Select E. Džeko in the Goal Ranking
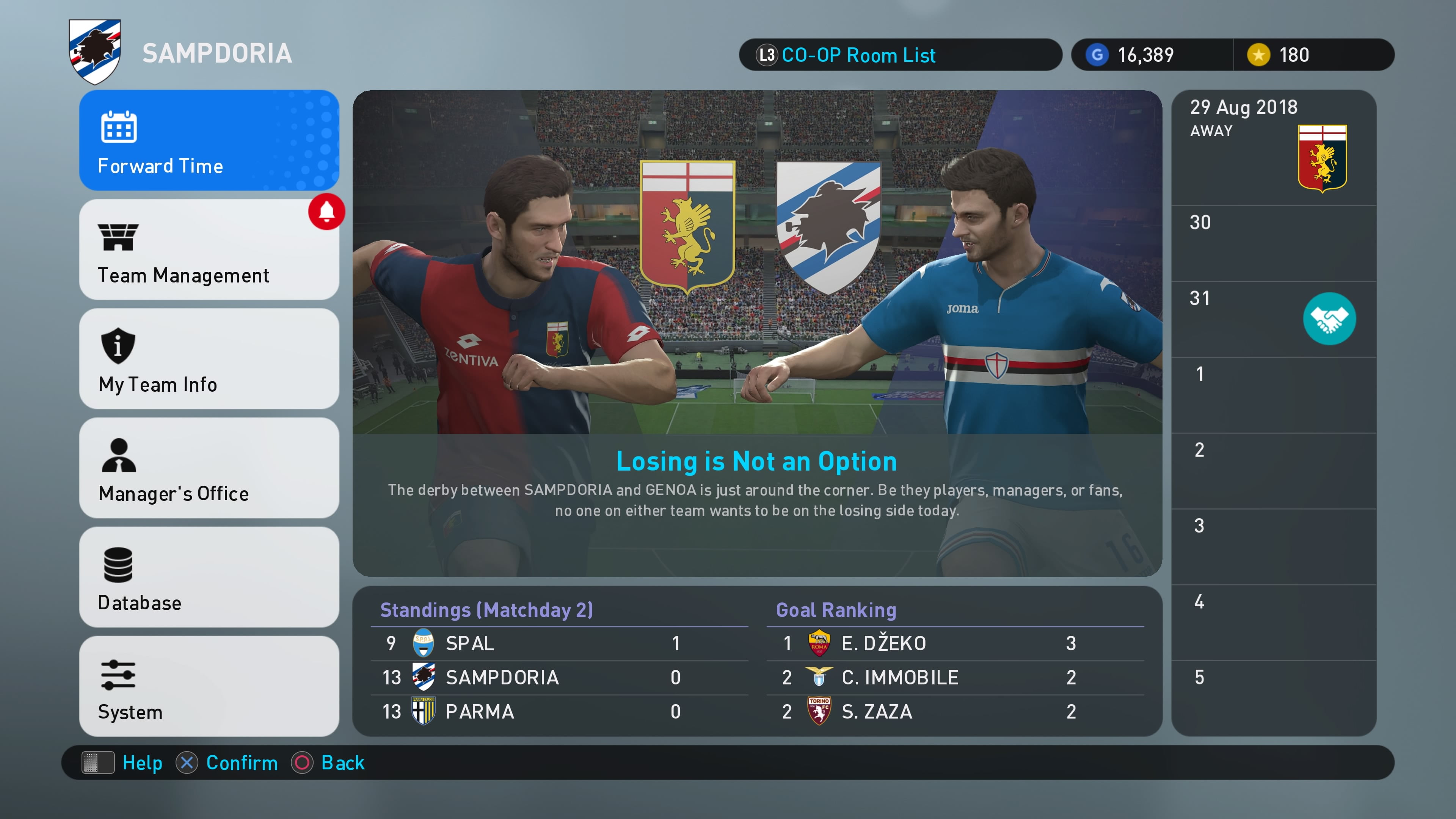 click(x=955, y=643)
